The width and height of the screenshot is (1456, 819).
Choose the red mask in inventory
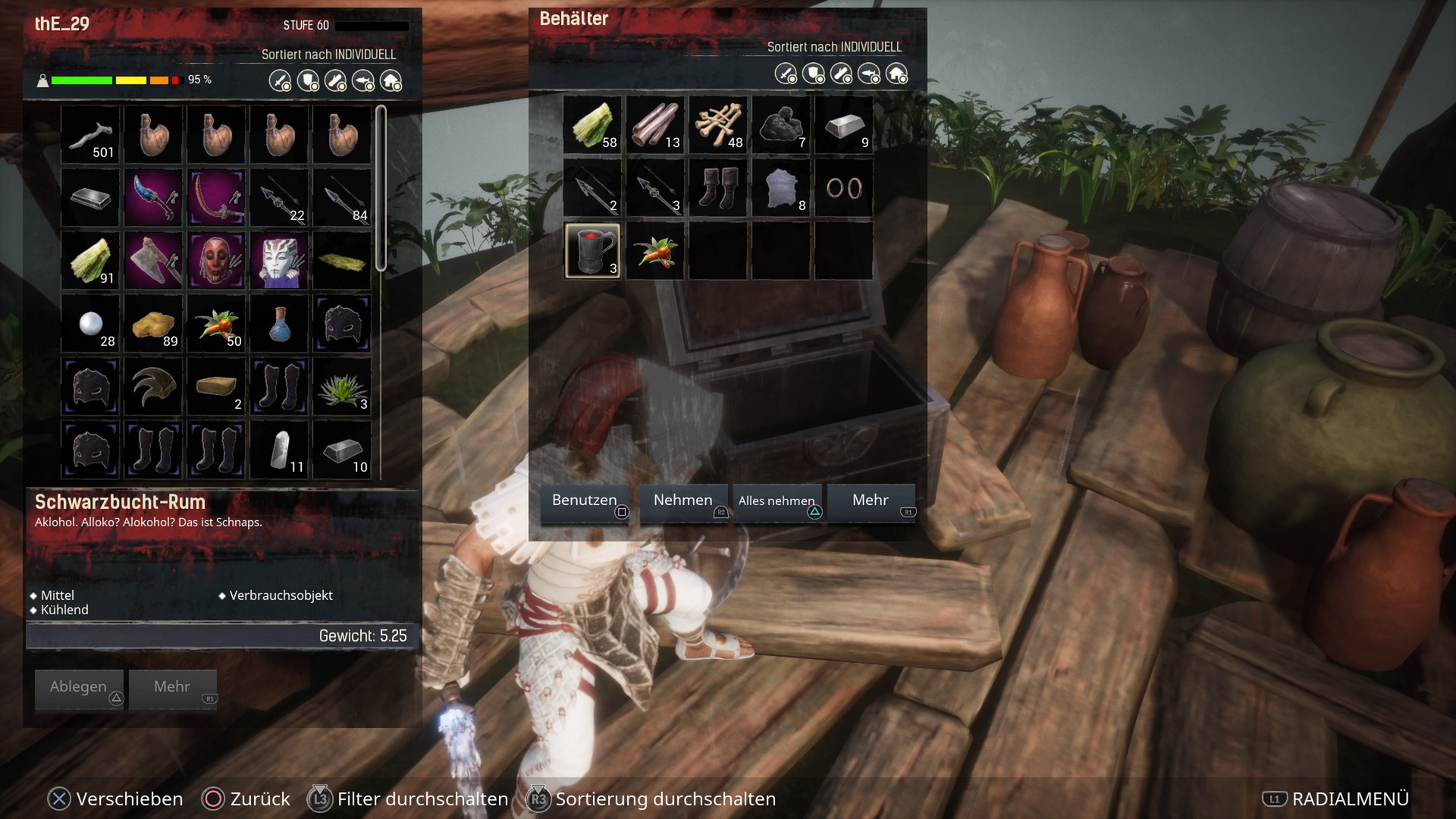tap(217, 261)
